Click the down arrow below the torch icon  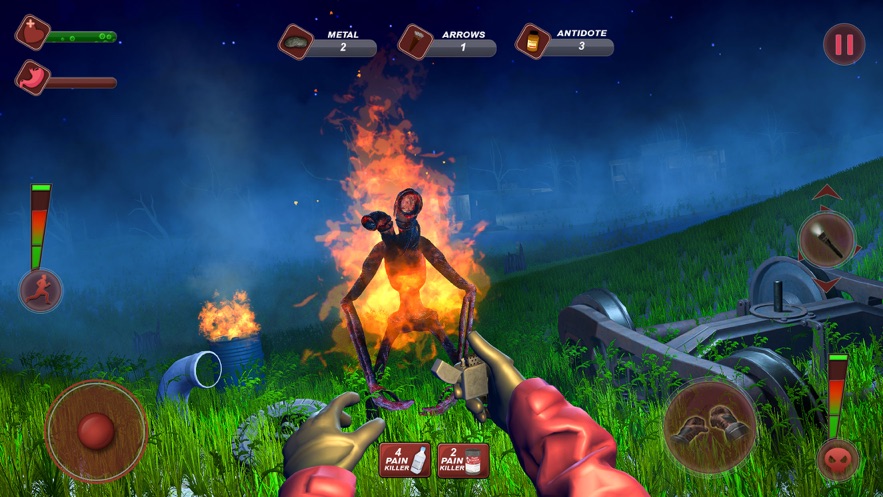(826, 286)
